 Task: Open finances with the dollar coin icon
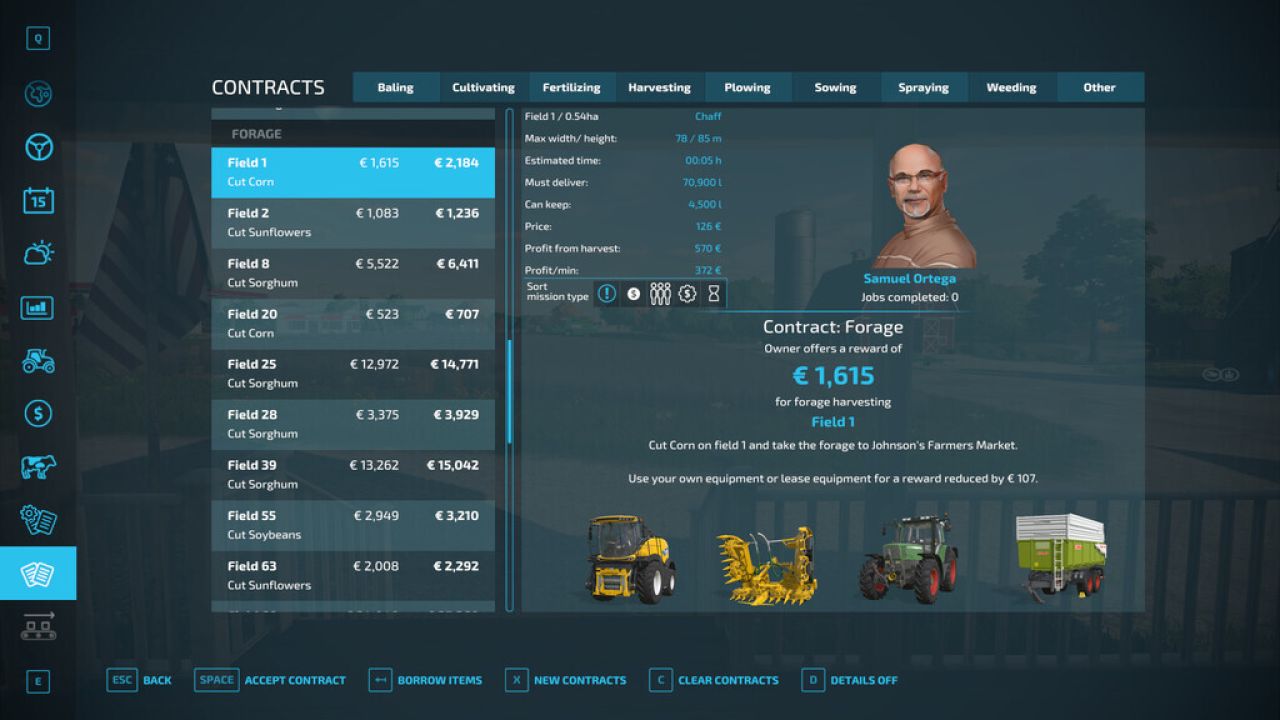(38, 415)
